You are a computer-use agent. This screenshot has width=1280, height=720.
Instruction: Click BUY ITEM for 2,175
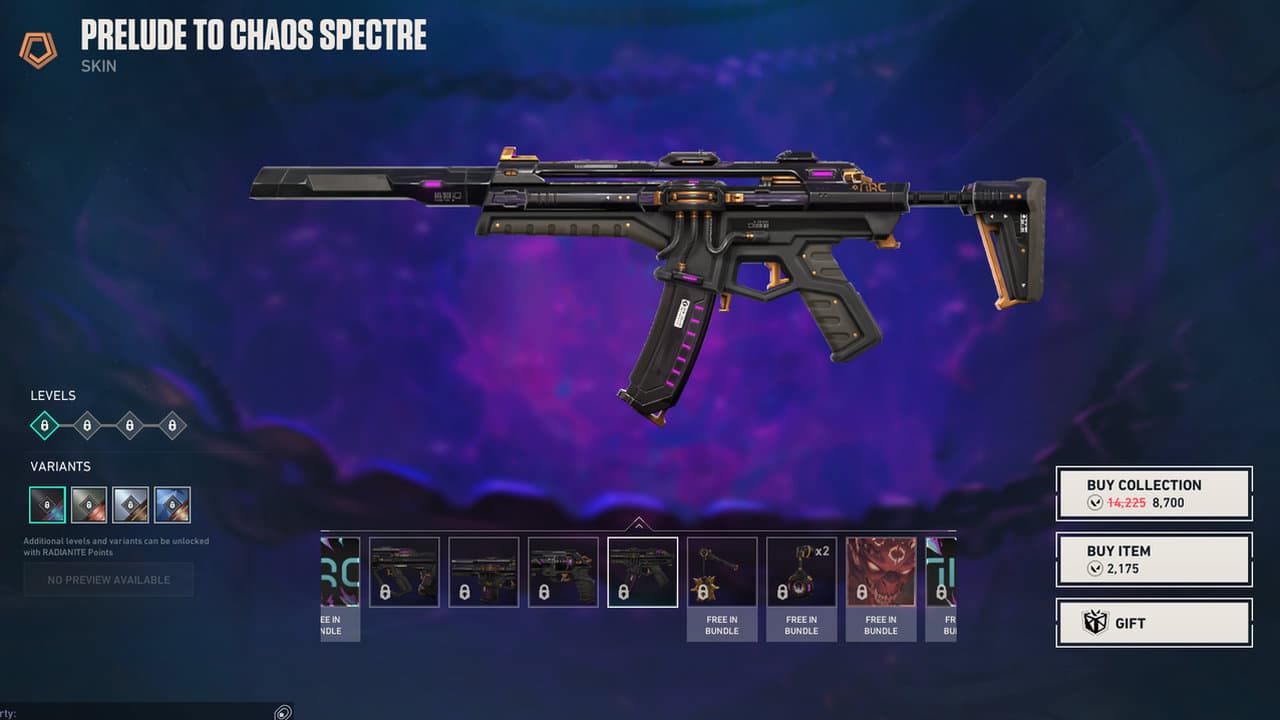(1153, 559)
